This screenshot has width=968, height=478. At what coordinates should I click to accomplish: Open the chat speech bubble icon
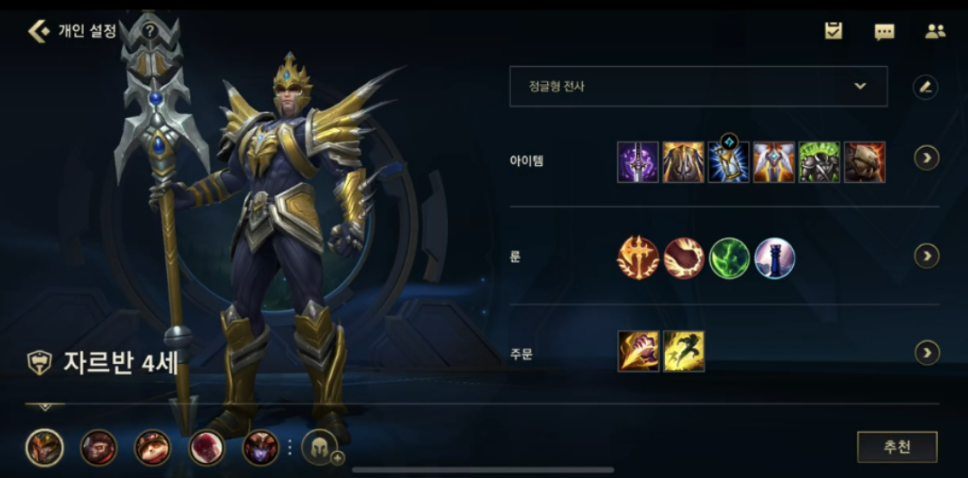pyautogui.click(x=884, y=31)
